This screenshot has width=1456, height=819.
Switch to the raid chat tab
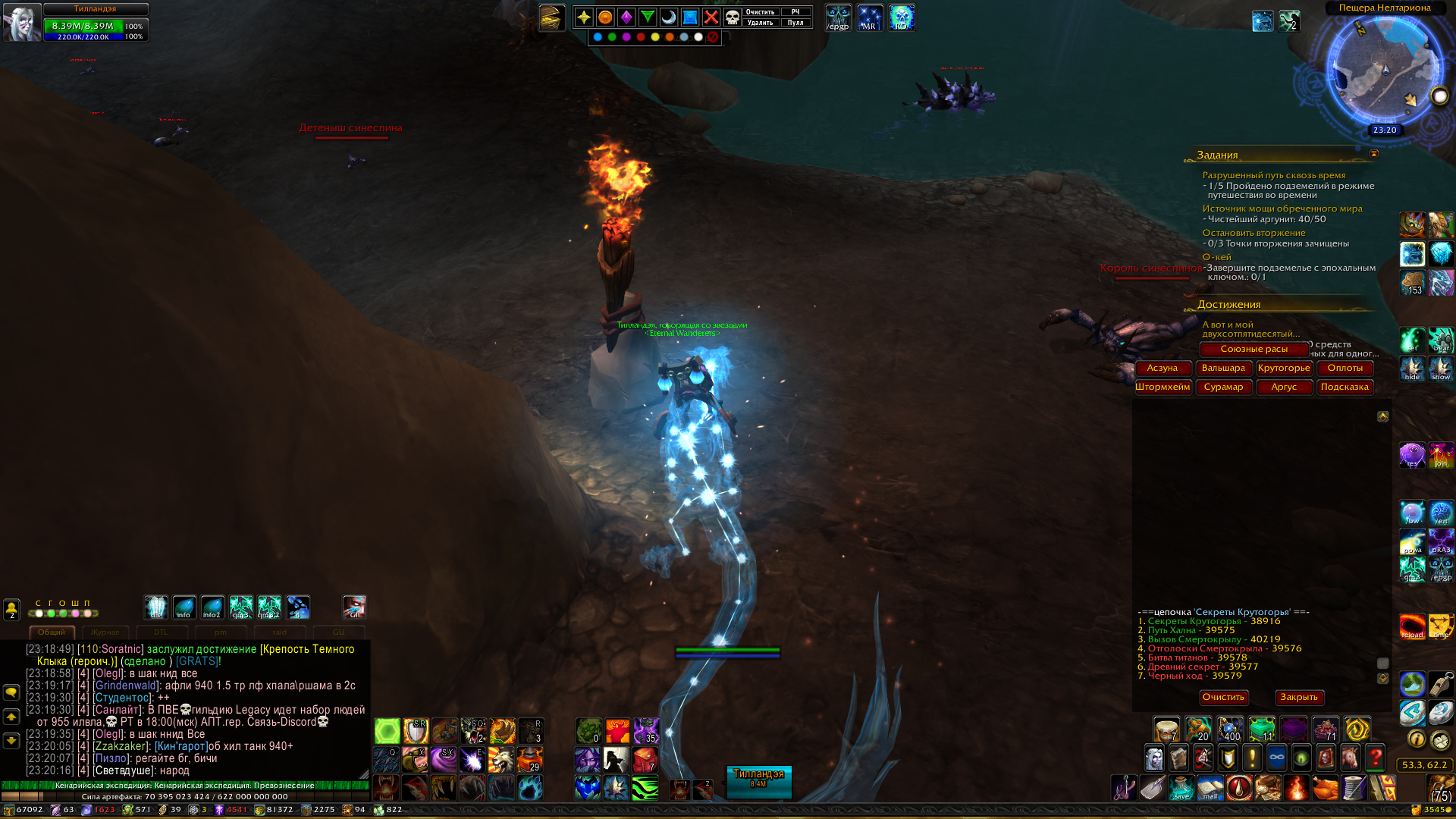[x=280, y=632]
